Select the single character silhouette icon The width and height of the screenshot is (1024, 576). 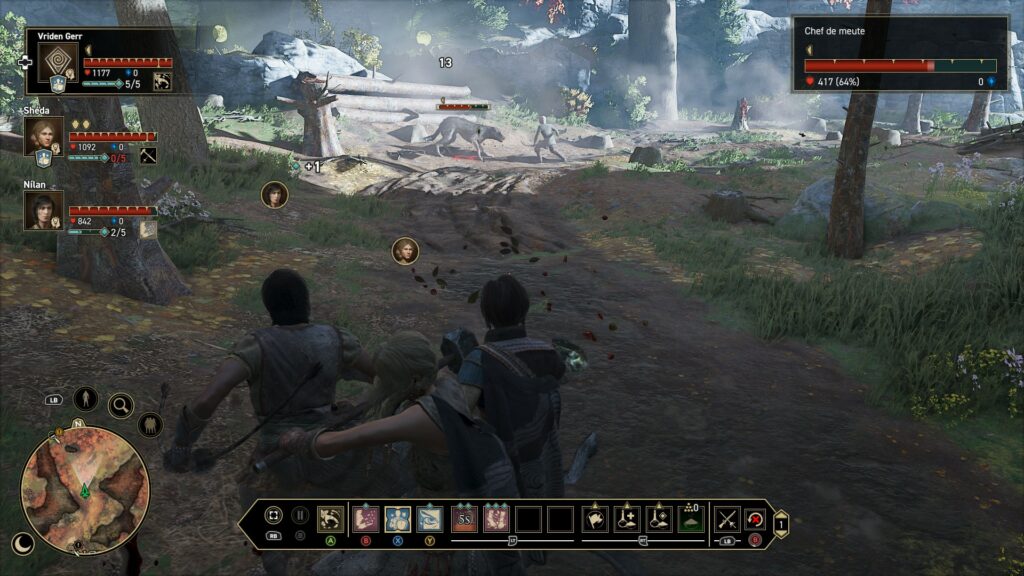[86, 399]
